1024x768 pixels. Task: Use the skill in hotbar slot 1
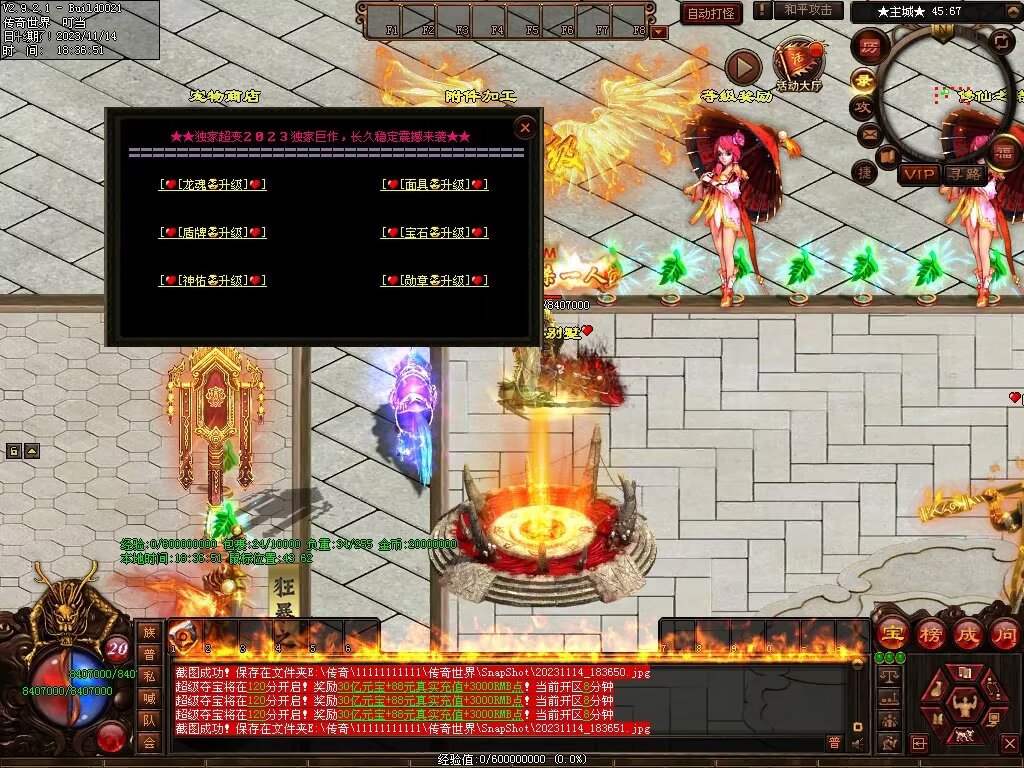pyautogui.click(x=183, y=637)
